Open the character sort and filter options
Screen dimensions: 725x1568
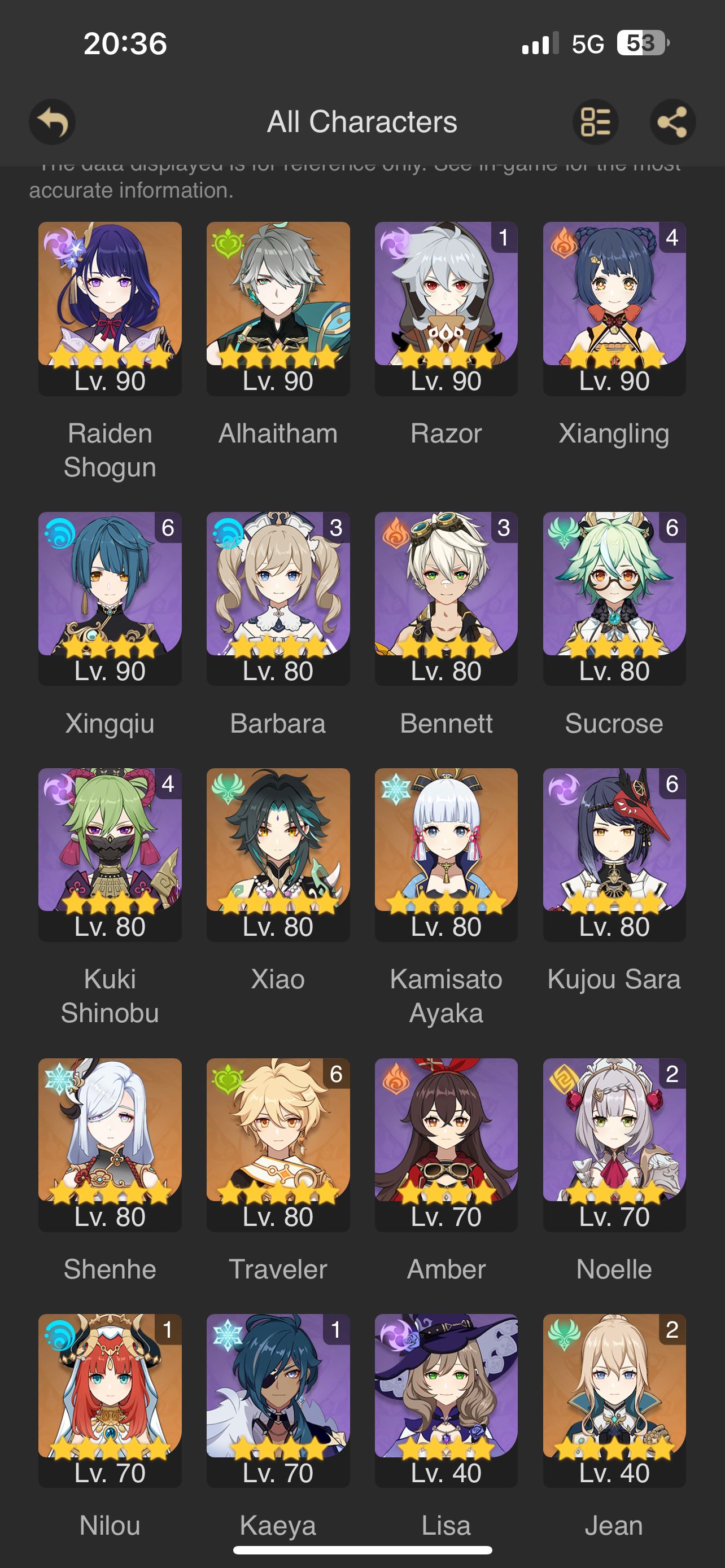[596, 122]
